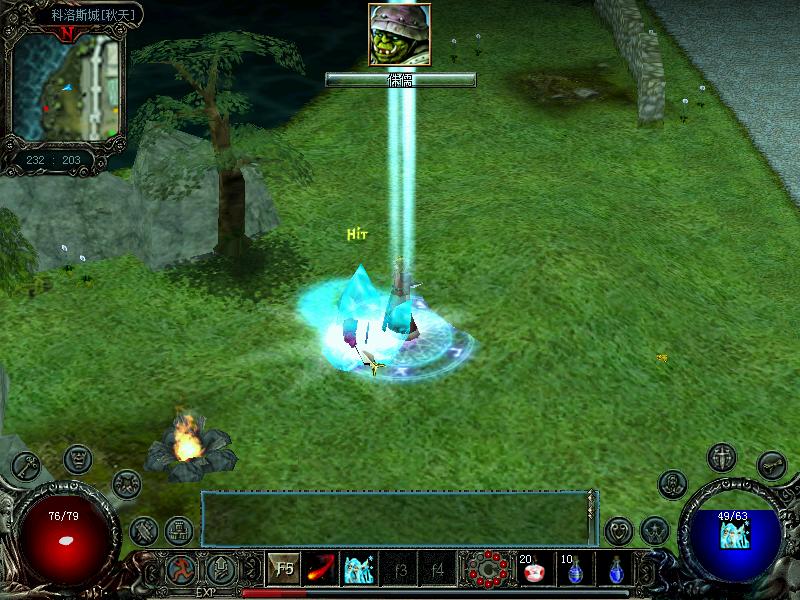Use the blue mana potion with 10
Image resolution: width=800 pixels, height=600 pixels.
[575, 571]
